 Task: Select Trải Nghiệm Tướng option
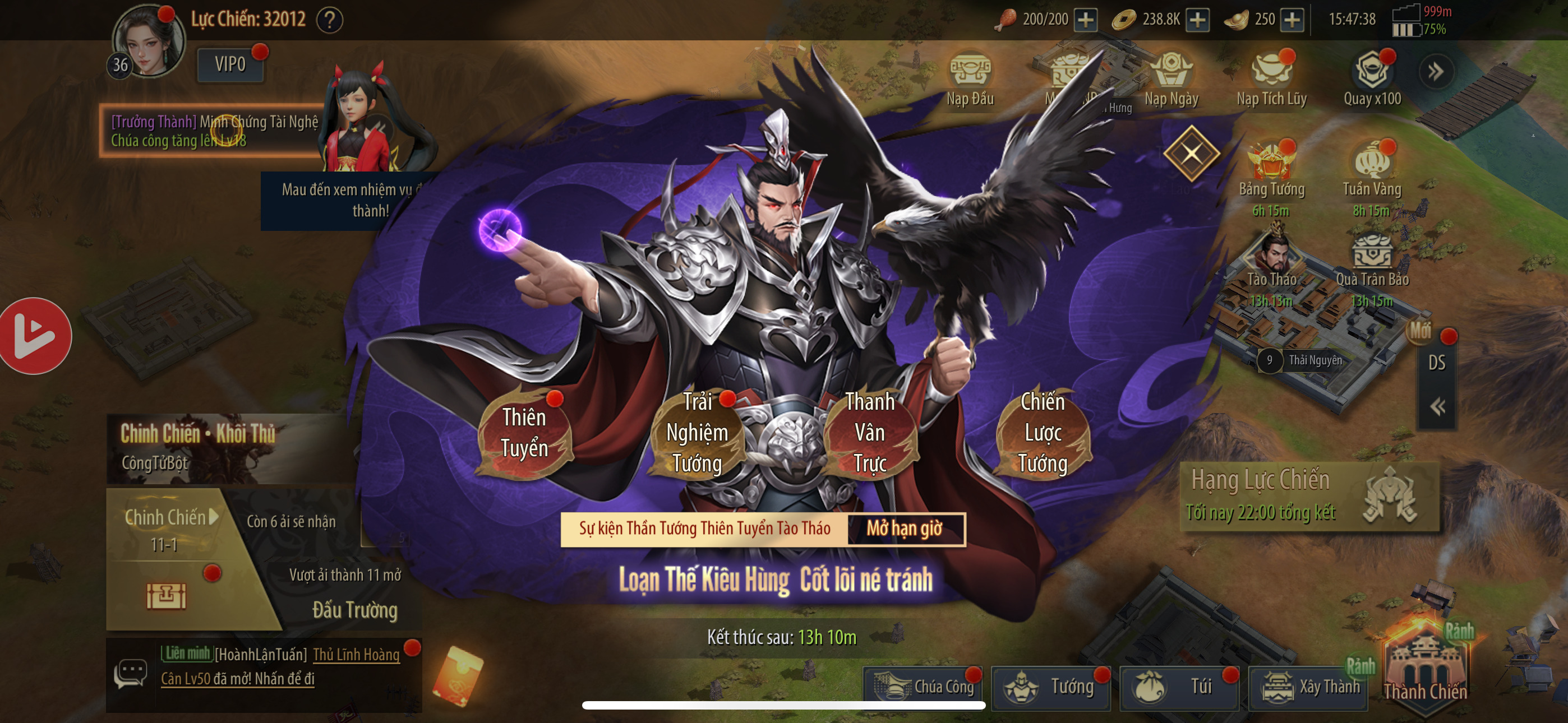pos(697,433)
